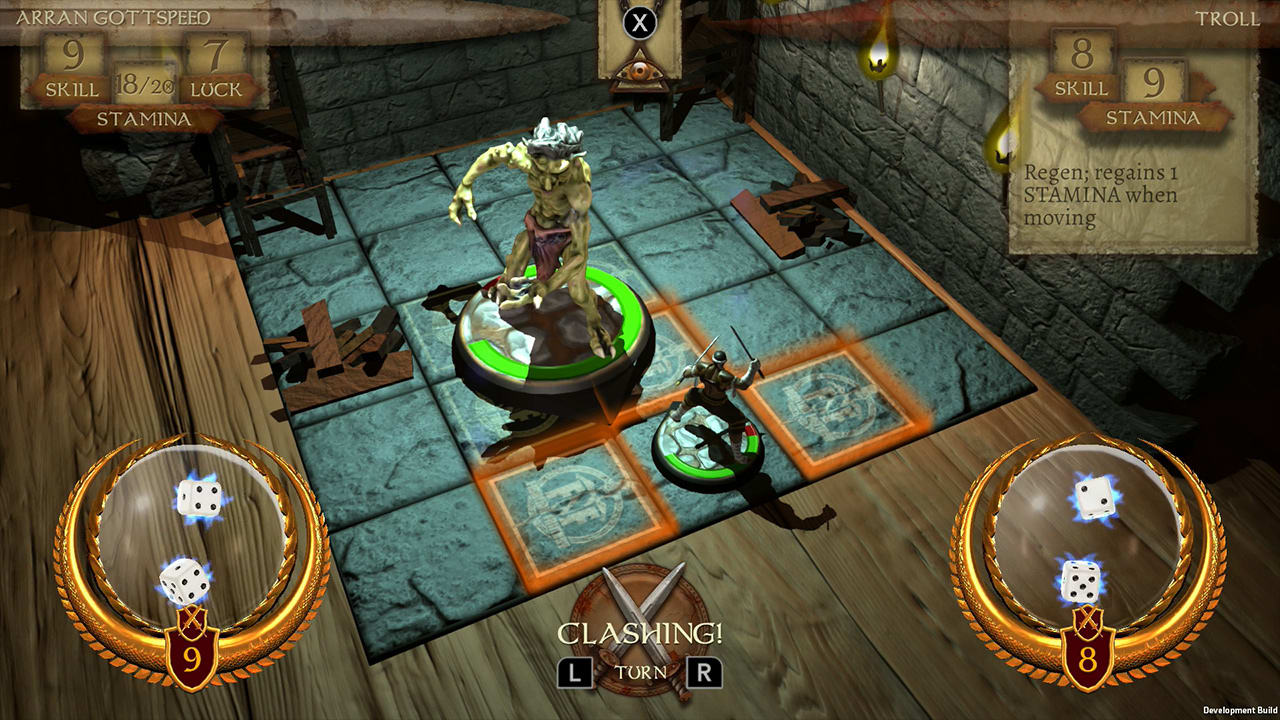The width and height of the screenshot is (1280, 720).
Task: Expand the Troll's Regen ability text
Action: (1100, 195)
